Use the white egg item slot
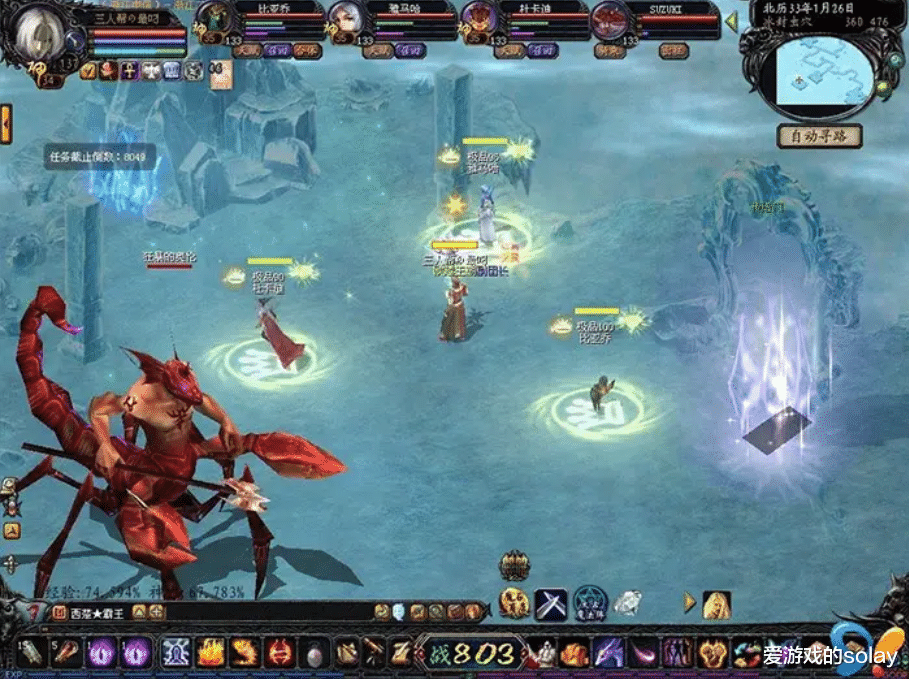The image size is (909, 679). coord(313,654)
